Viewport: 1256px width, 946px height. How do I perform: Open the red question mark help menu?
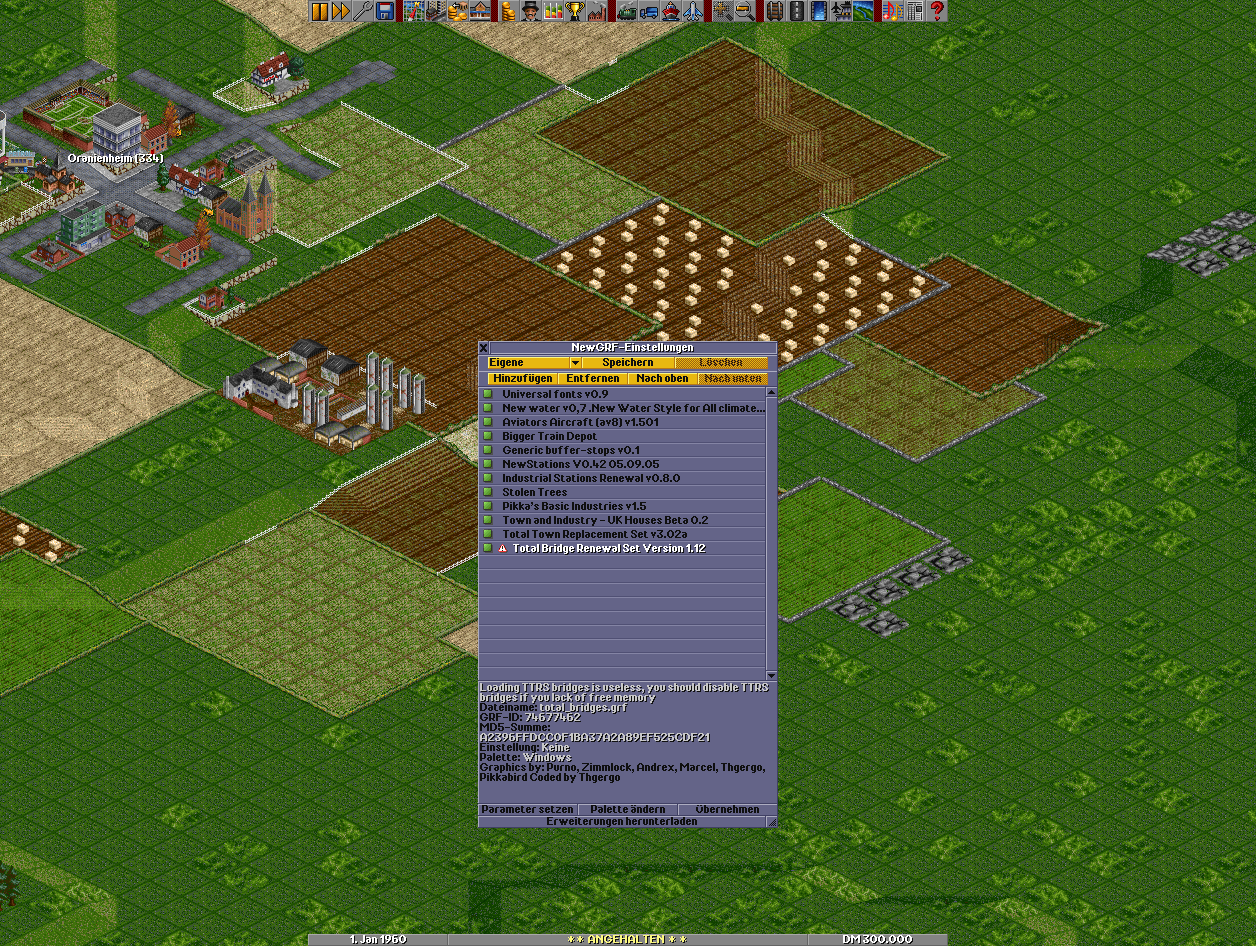click(937, 12)
